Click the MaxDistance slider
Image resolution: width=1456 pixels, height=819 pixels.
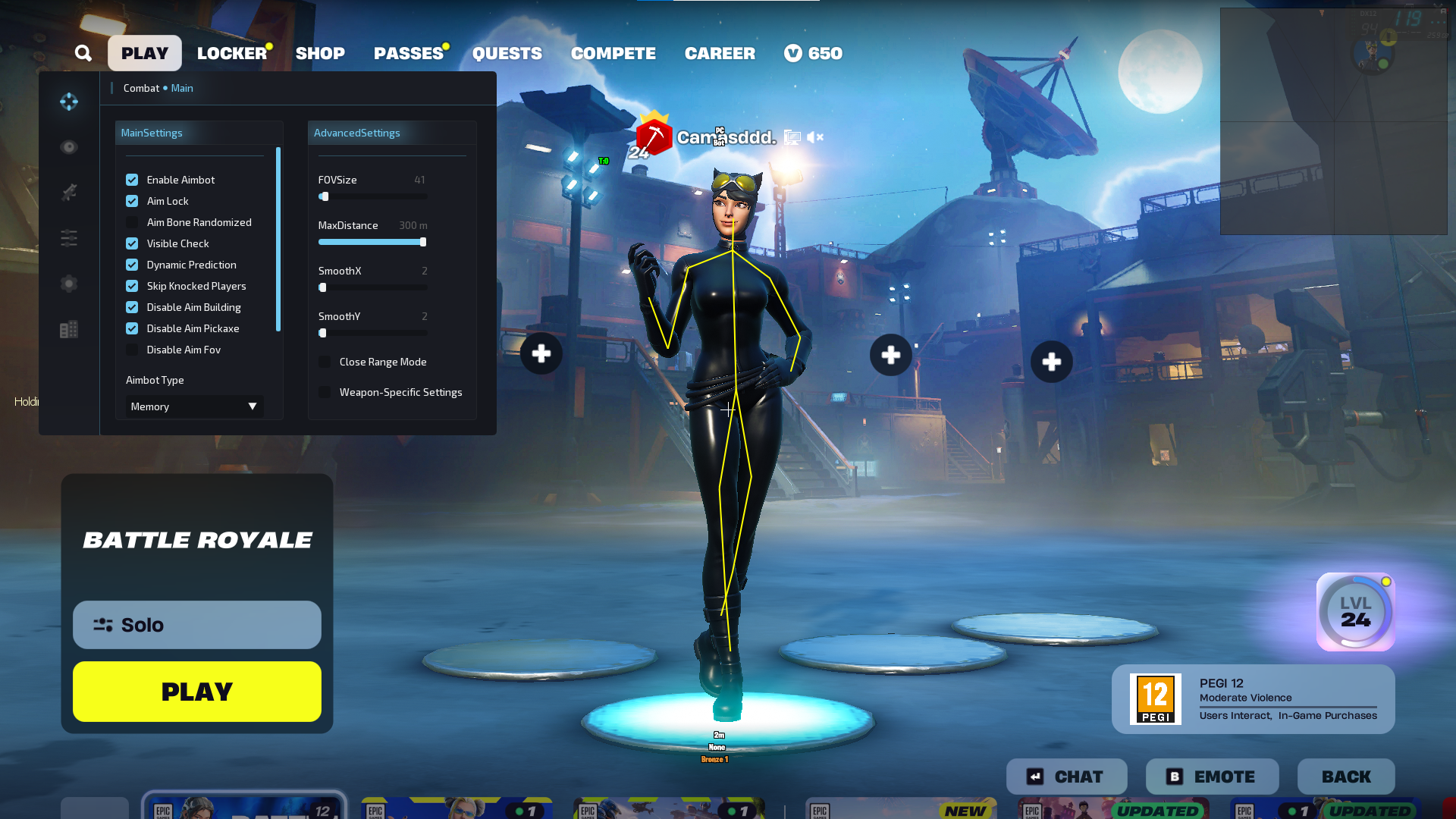(x=372, y=242)
